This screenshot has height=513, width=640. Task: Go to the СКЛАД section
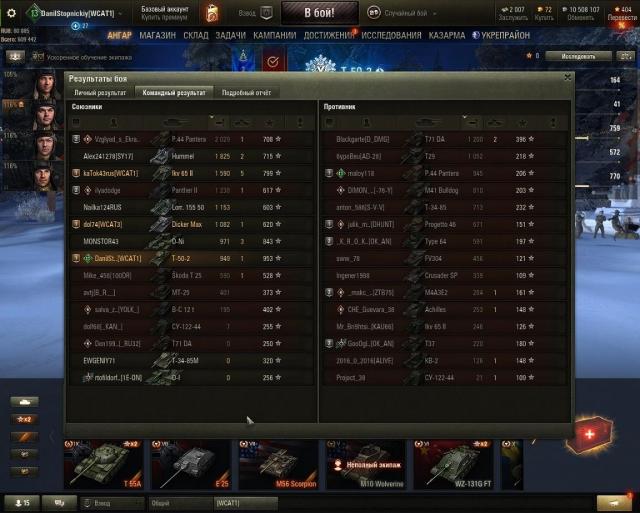(x=196, y=35)
